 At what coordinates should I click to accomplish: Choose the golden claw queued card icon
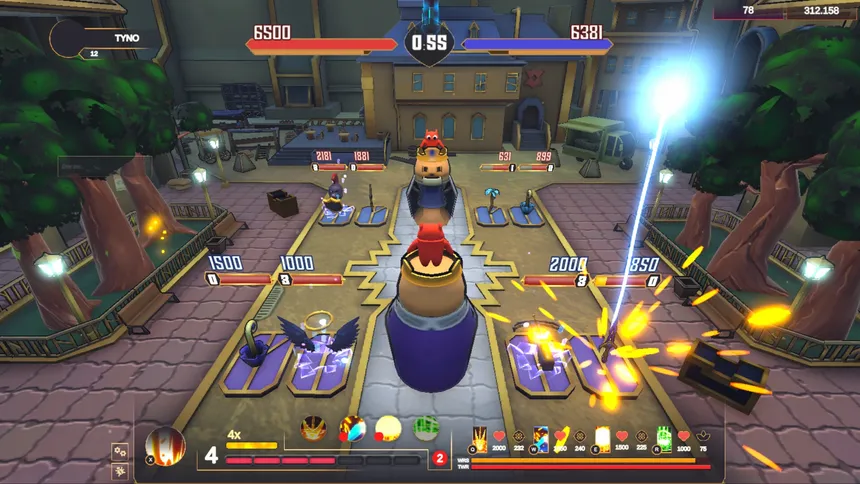click(x=313, y=429)
